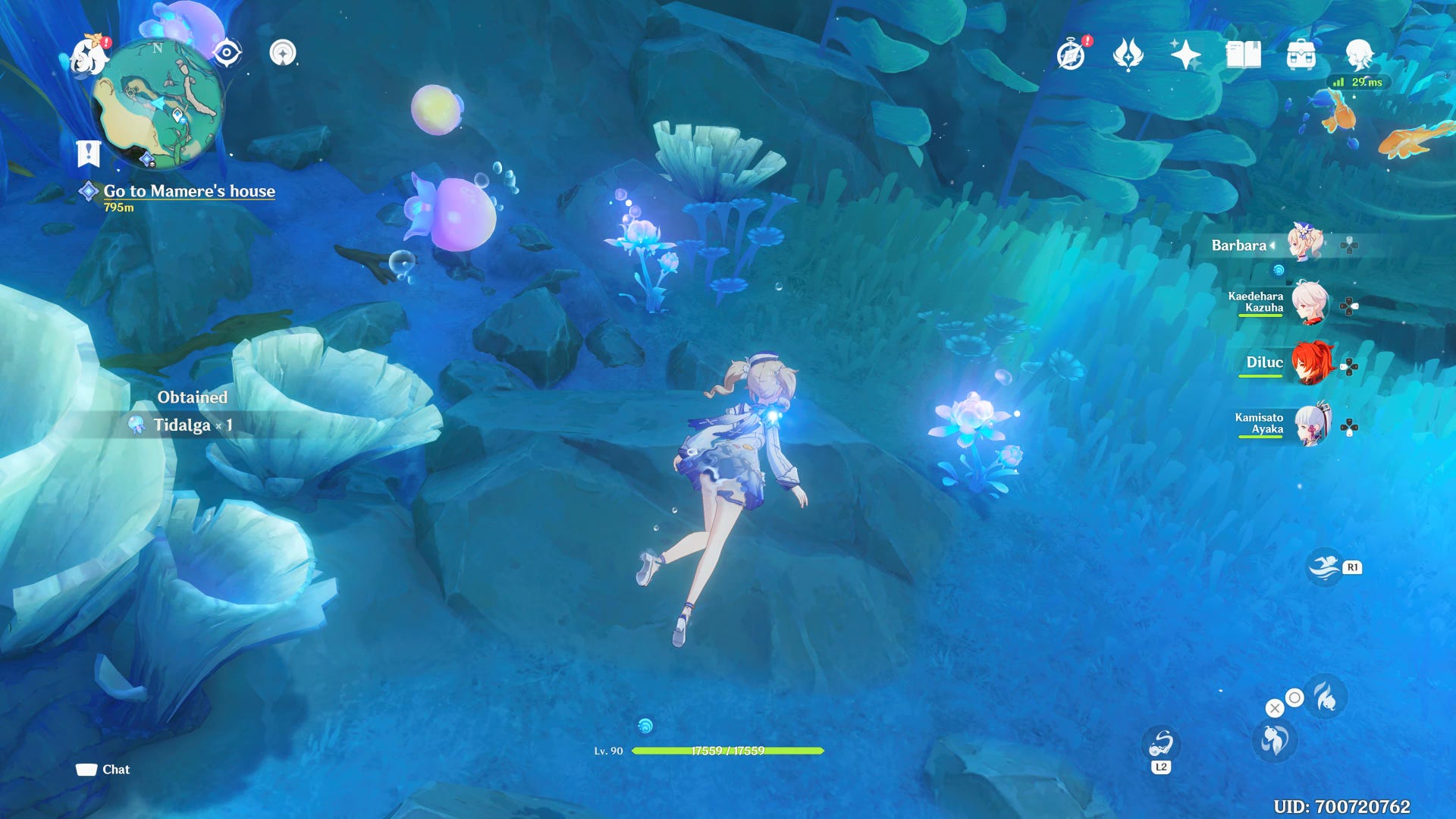Open the Battle Pass wings icon
Screen dimensions: 1456x819
pos(1128,55)
